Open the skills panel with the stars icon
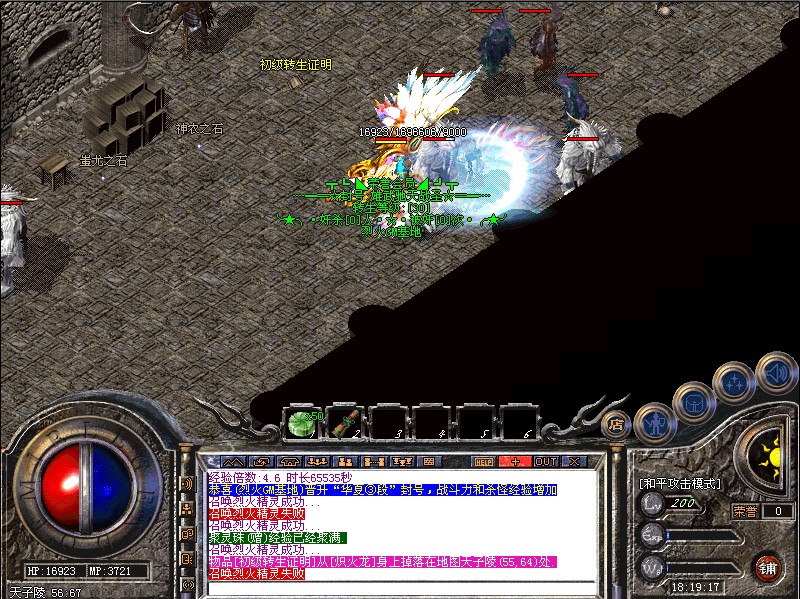The height and width of the screenshot is (599, 800). tap(734, 381)
